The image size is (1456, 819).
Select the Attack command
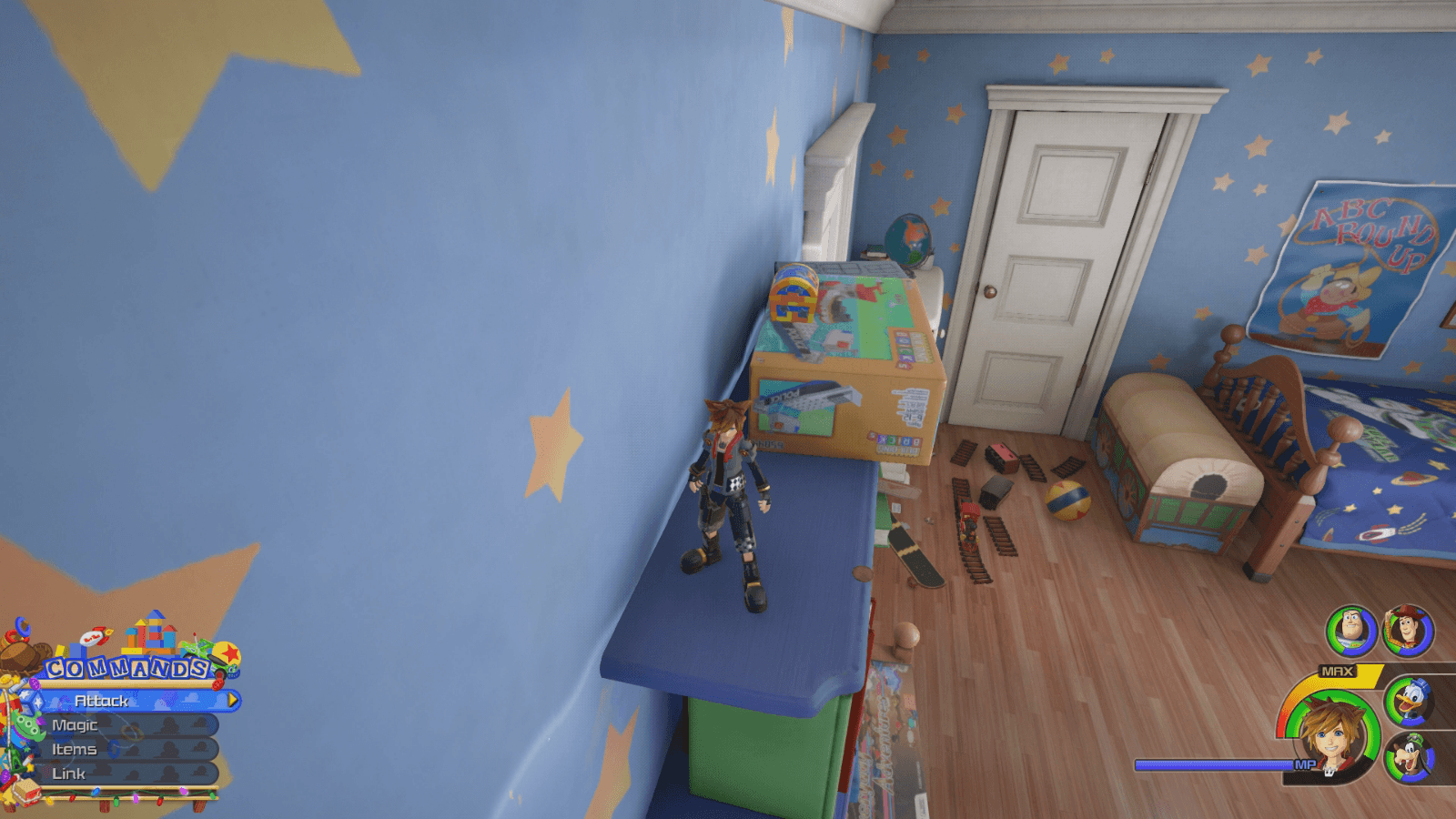[102, 702]
